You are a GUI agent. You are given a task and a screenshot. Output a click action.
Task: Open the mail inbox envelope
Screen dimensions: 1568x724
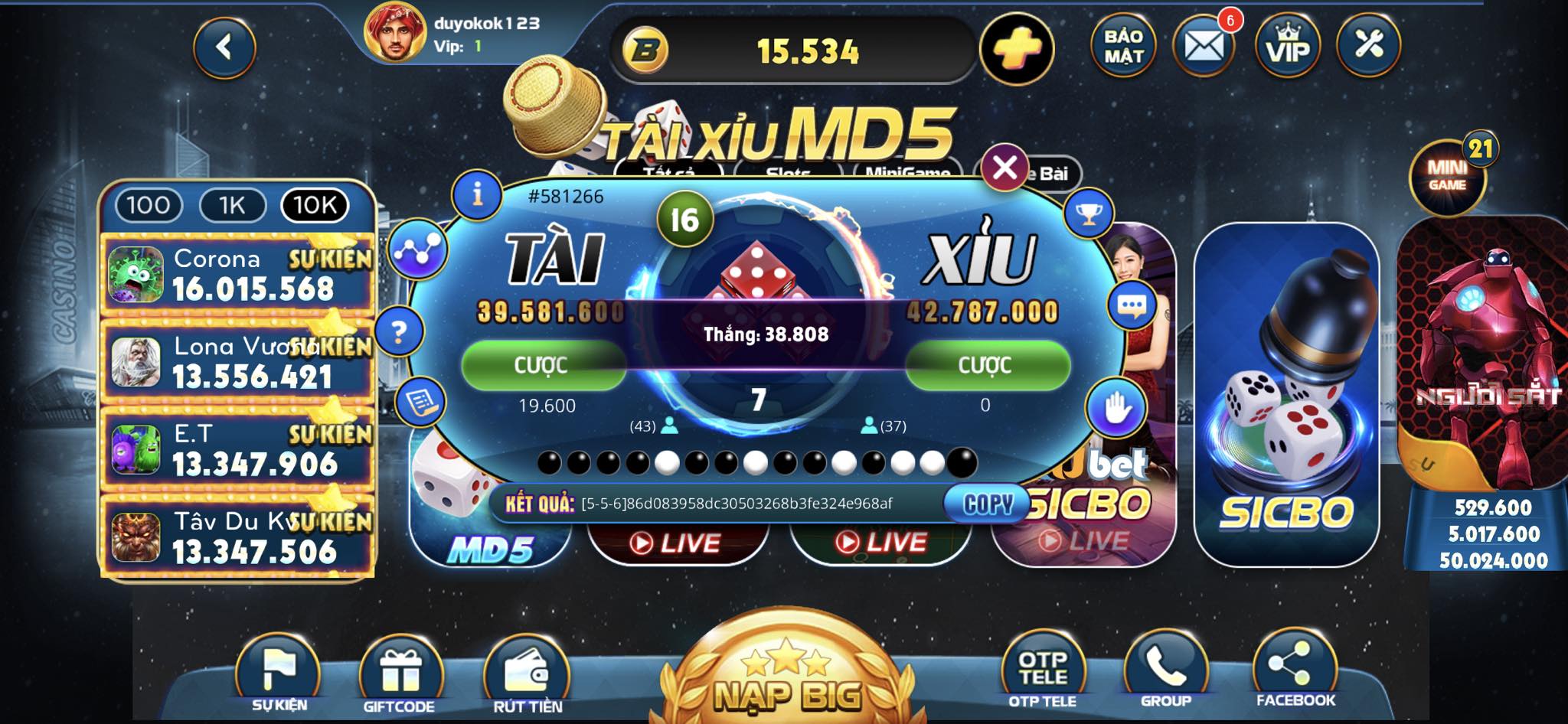coord(1204,47)
